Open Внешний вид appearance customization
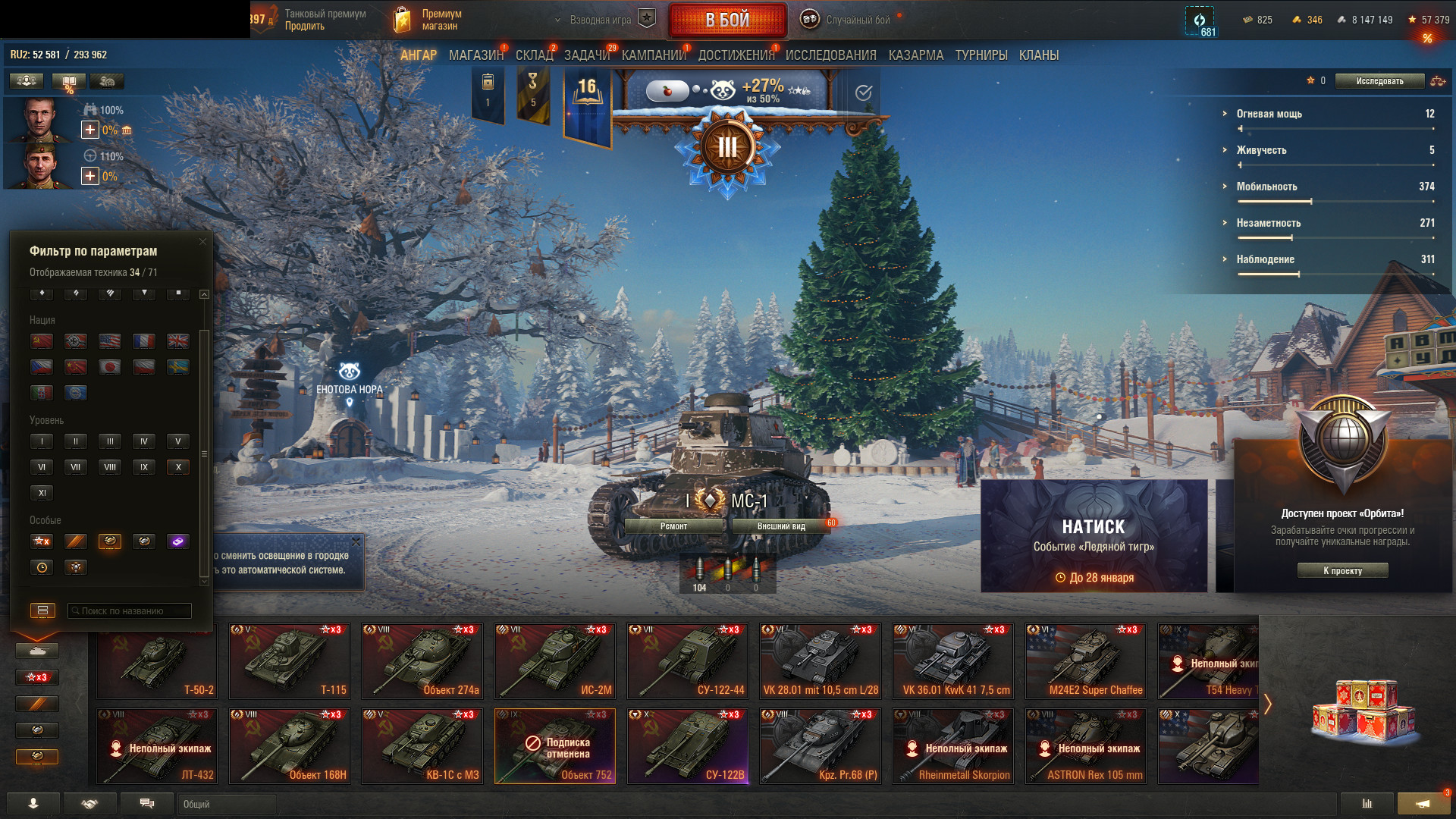The width and height of the screenshot is (1456, 819). (780, 526)
